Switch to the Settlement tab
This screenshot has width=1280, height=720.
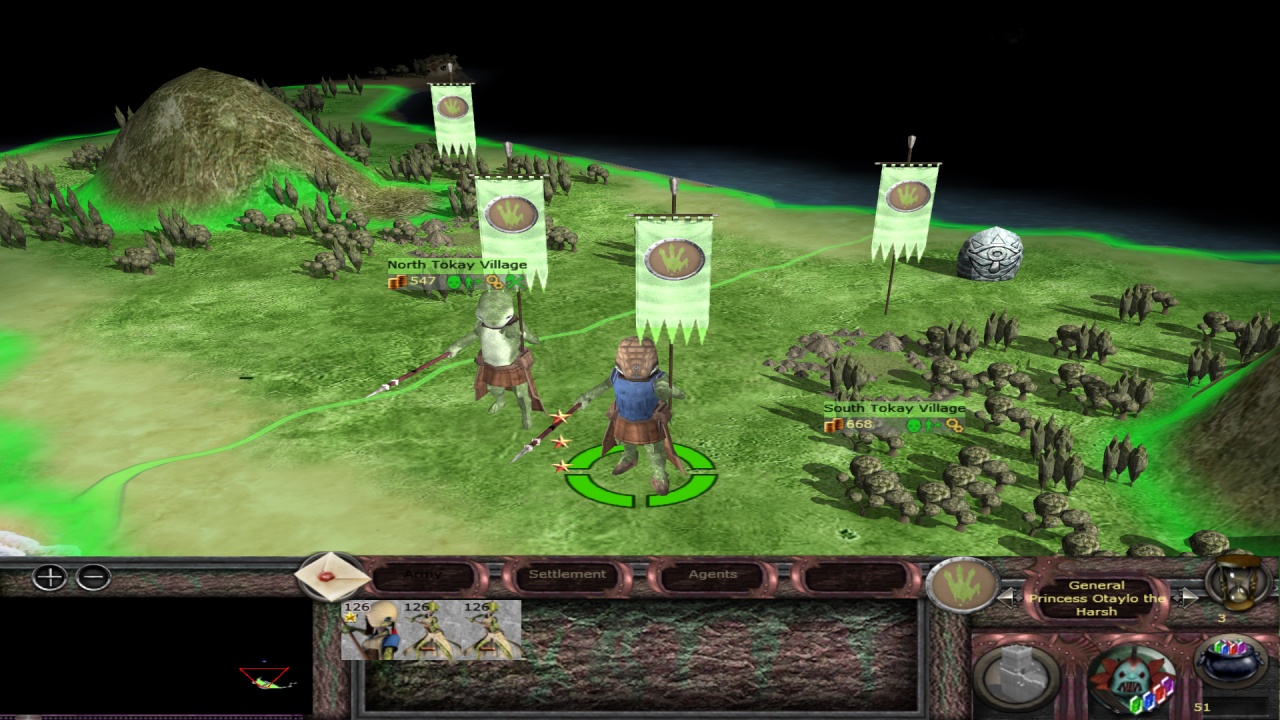coord(567,575)
